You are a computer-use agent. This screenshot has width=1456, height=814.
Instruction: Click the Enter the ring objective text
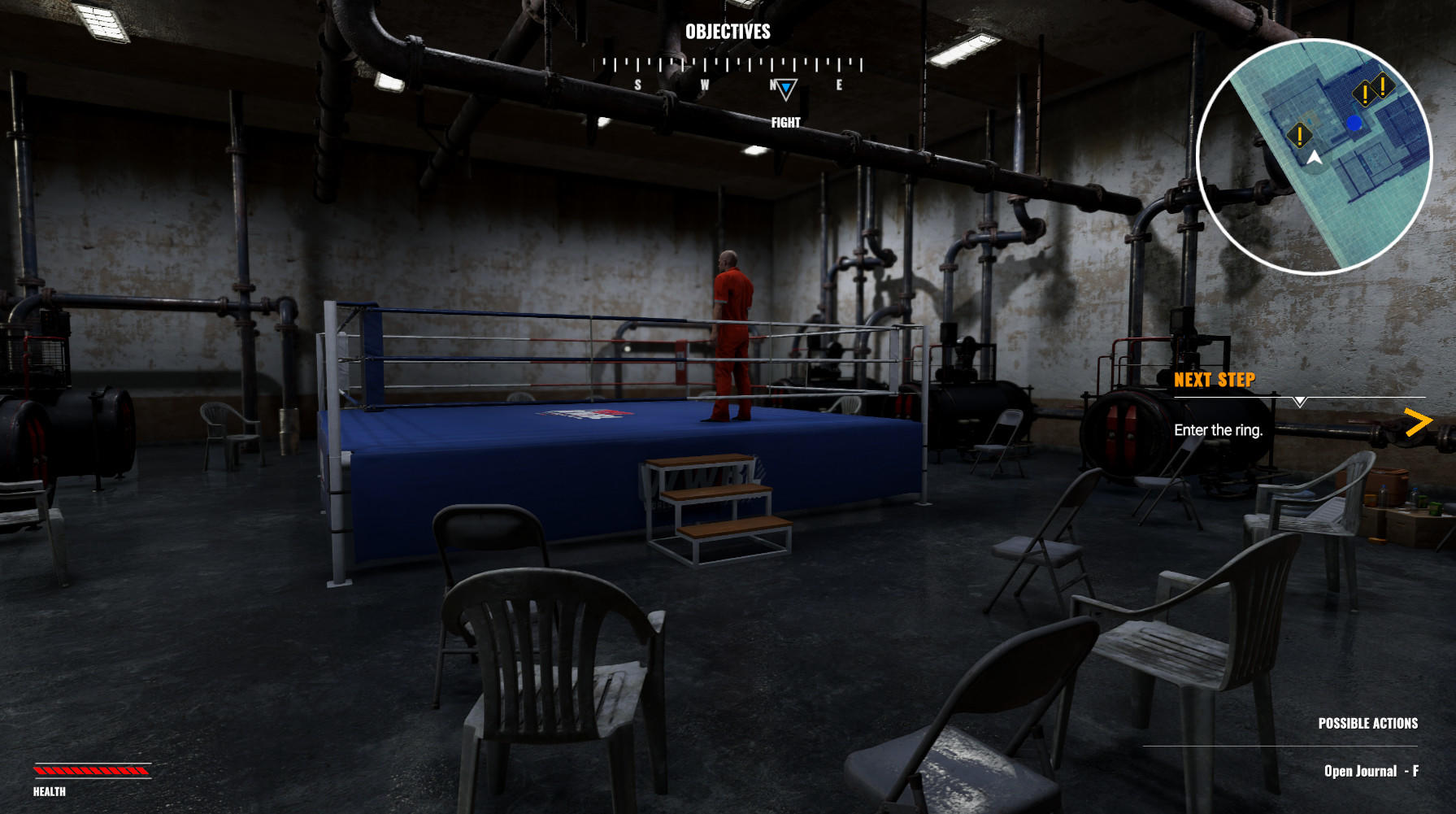[x=1219, y=431]
